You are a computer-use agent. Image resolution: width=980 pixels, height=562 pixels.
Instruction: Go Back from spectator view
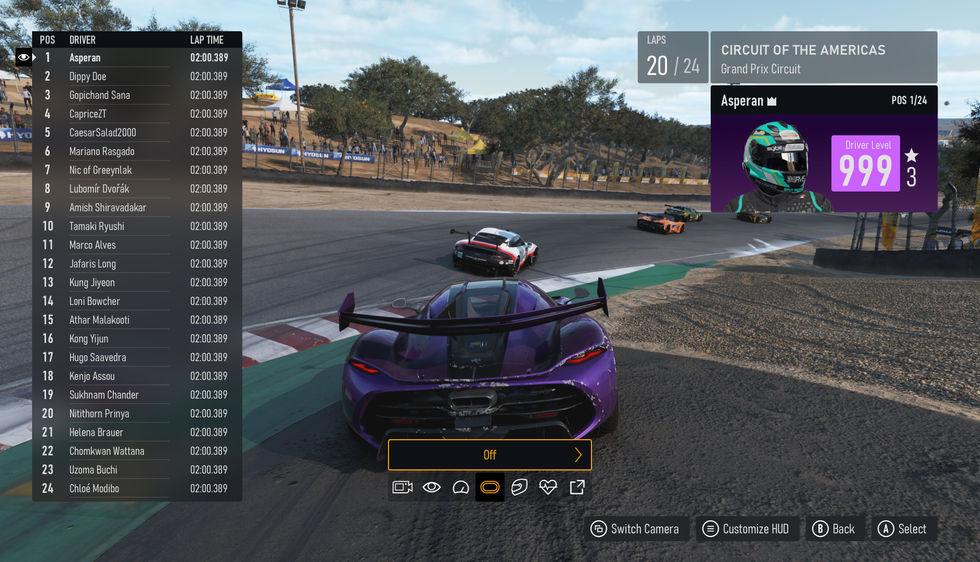pos(834,529)
